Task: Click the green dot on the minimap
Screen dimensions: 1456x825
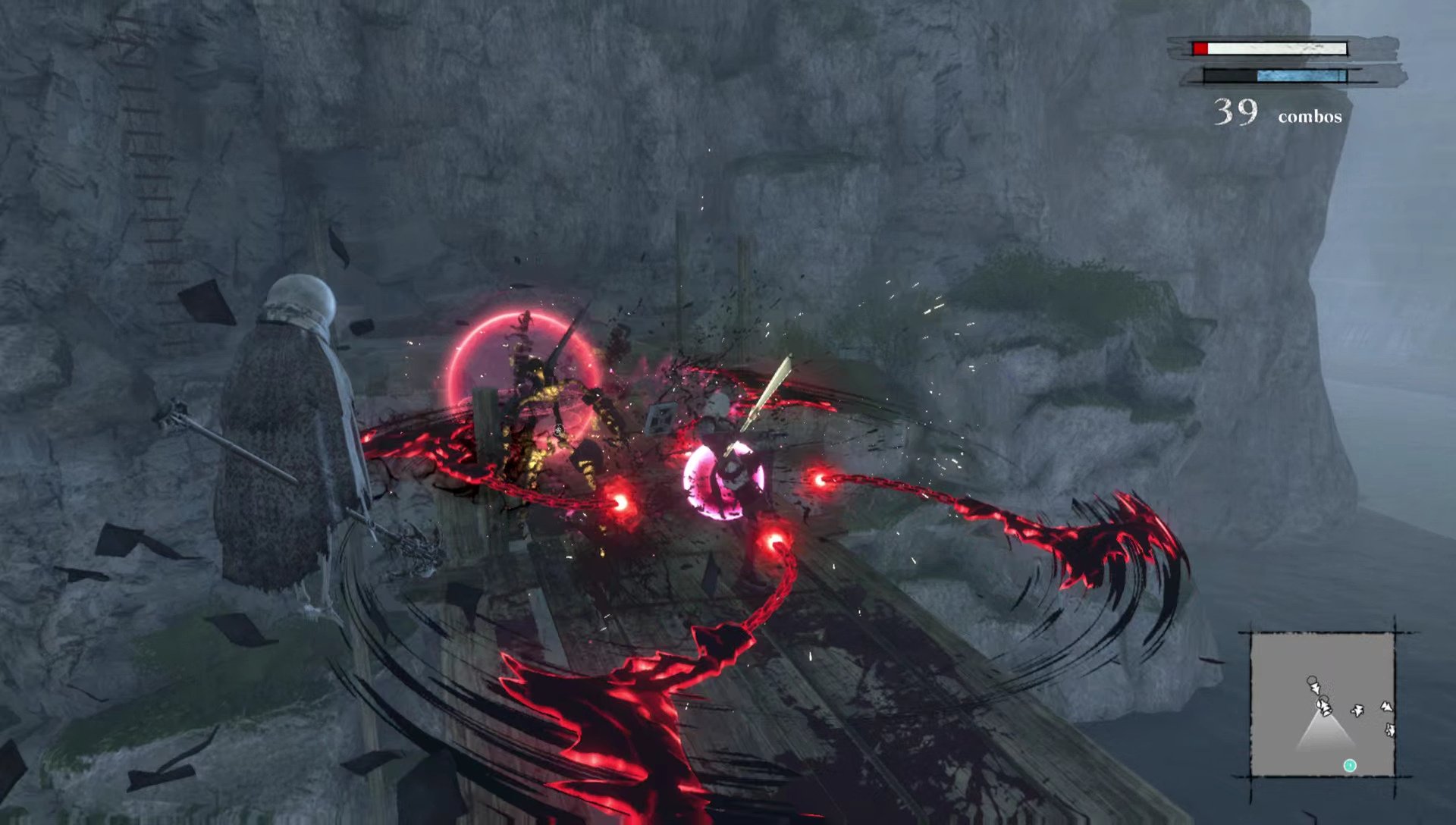Action: (x=1350, y=766)
